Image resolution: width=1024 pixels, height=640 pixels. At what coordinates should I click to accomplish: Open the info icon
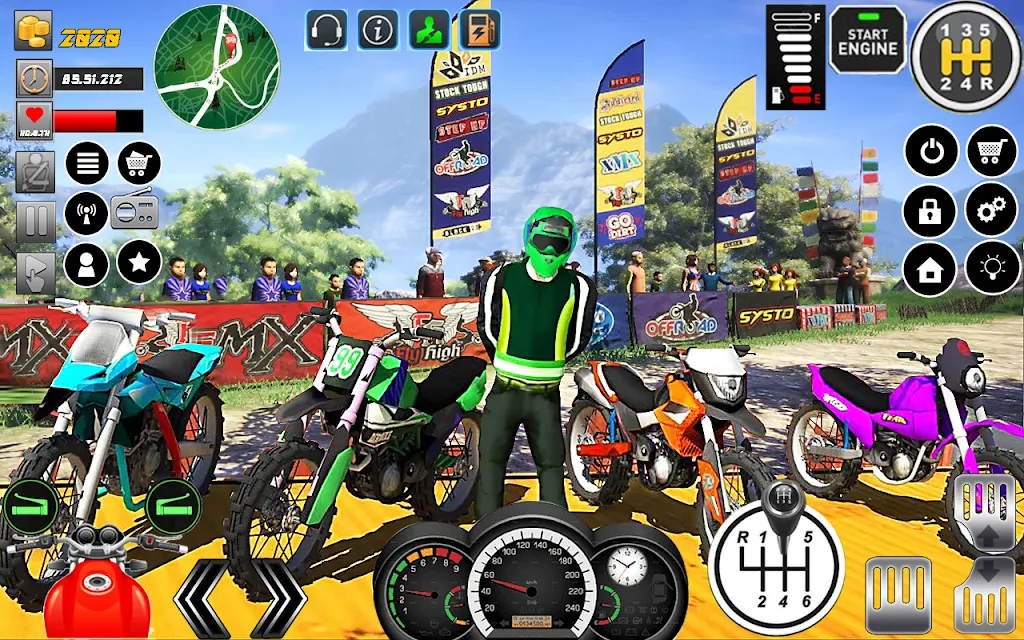tap(377, 30)
